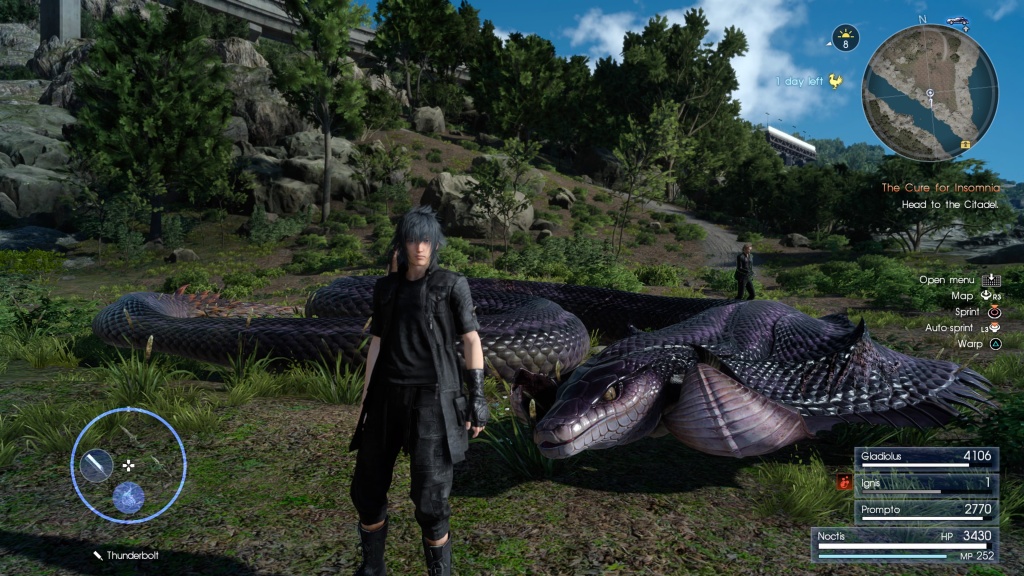Image resolution: width=1024 pixels, height=576 pixels.
Task: Click the Thunderbolt weapon name label
Action: 131,555
